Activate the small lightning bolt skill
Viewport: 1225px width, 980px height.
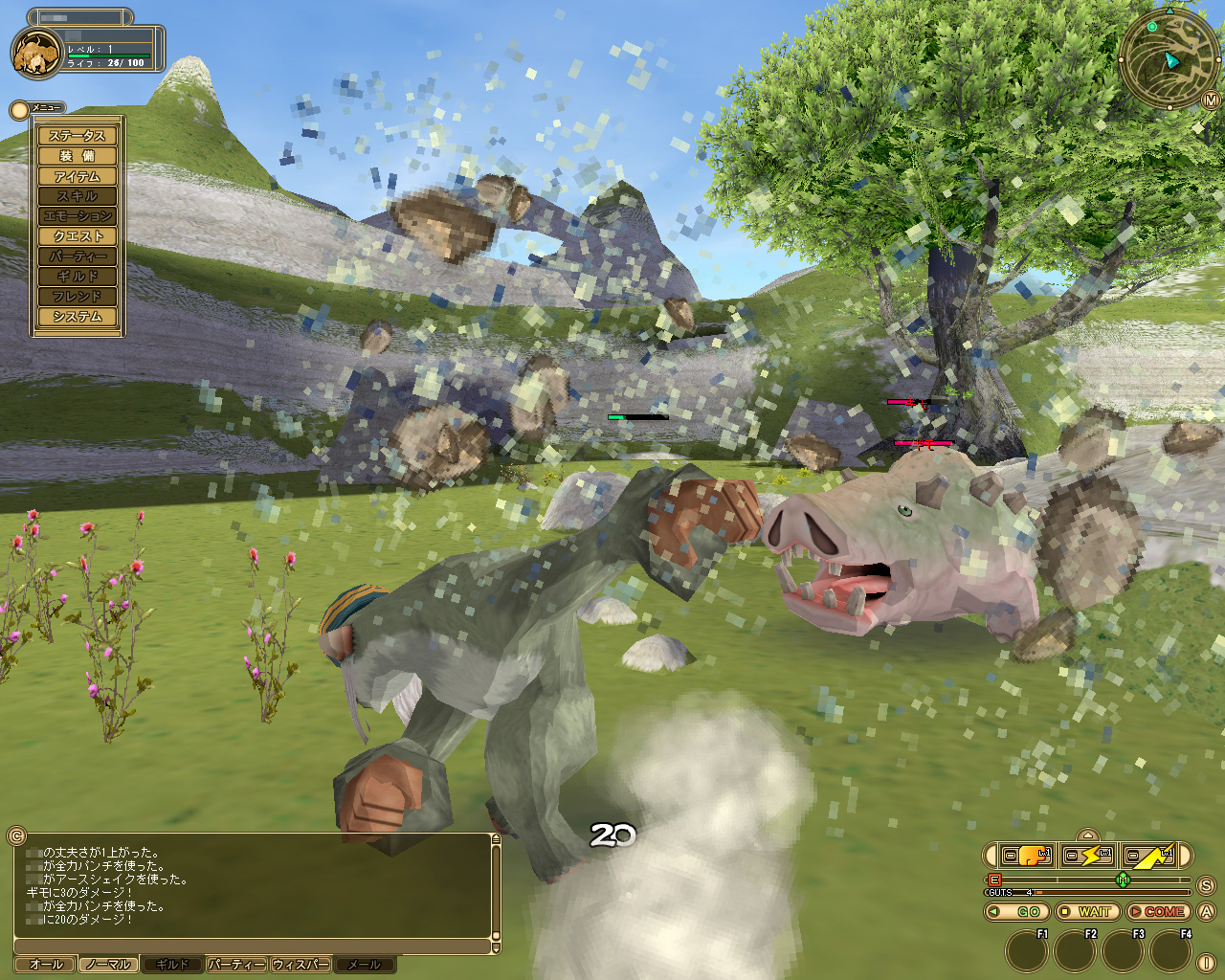pos(1088,855)
